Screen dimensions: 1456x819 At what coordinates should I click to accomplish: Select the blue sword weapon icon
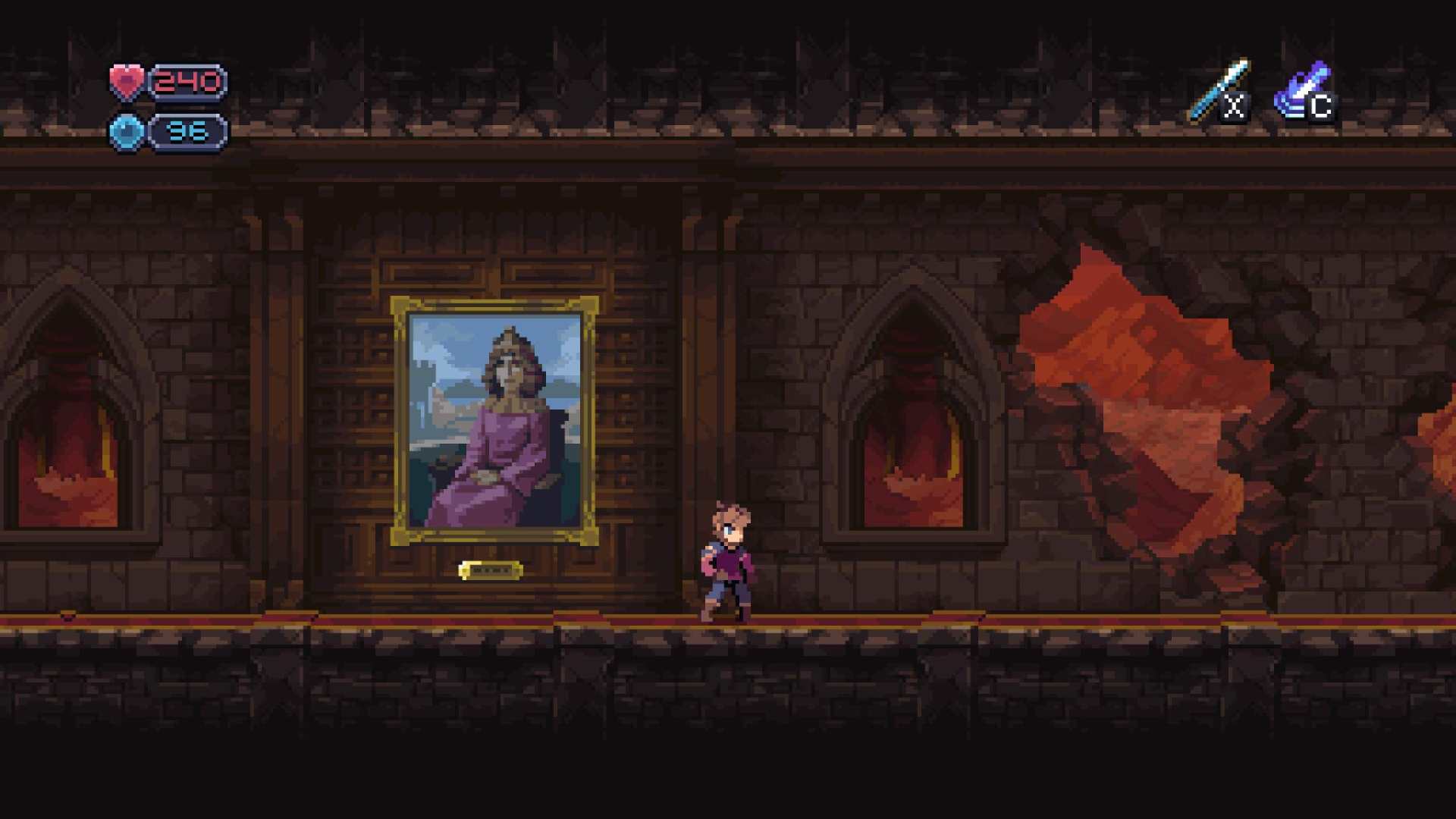1218,90
